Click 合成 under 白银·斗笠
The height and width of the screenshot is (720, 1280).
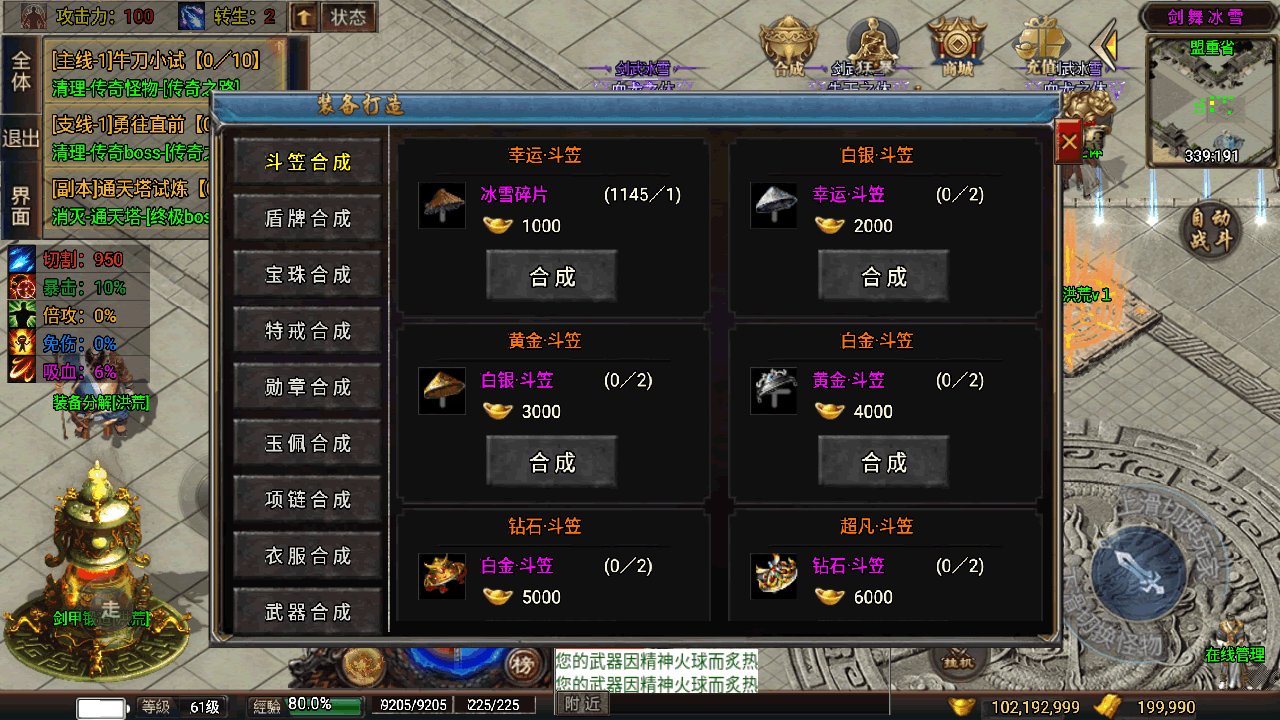[x=883, y=276]
